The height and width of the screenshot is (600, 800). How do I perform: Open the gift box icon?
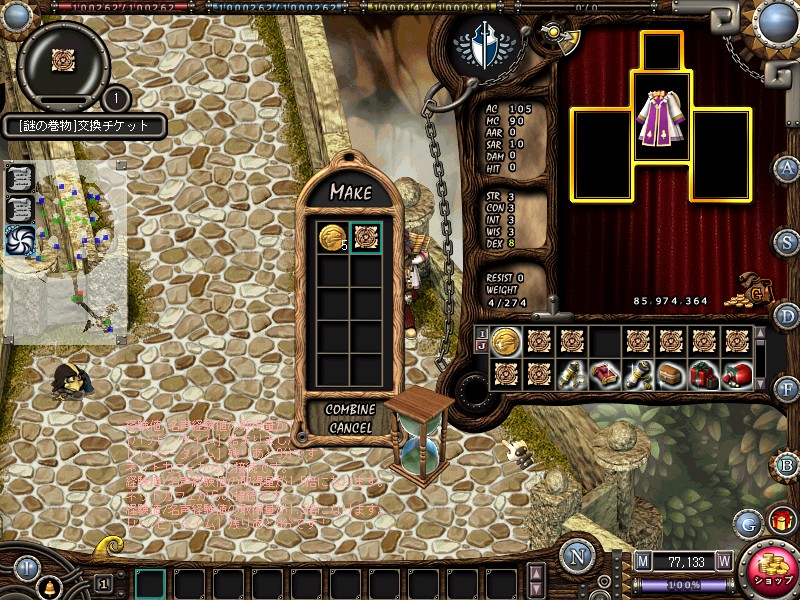(781, 520)
